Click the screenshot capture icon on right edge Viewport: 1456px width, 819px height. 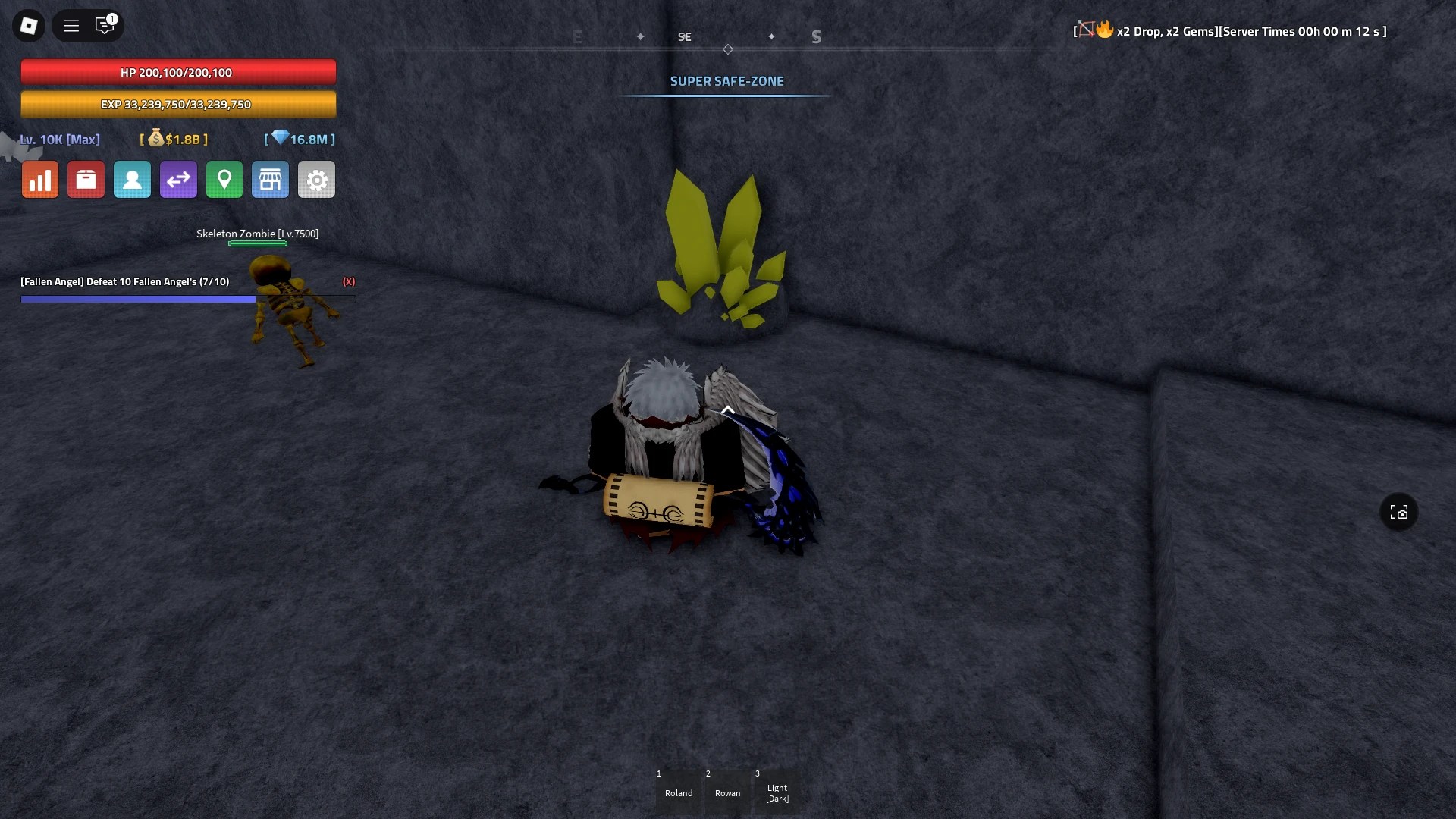click(1398, 512)
